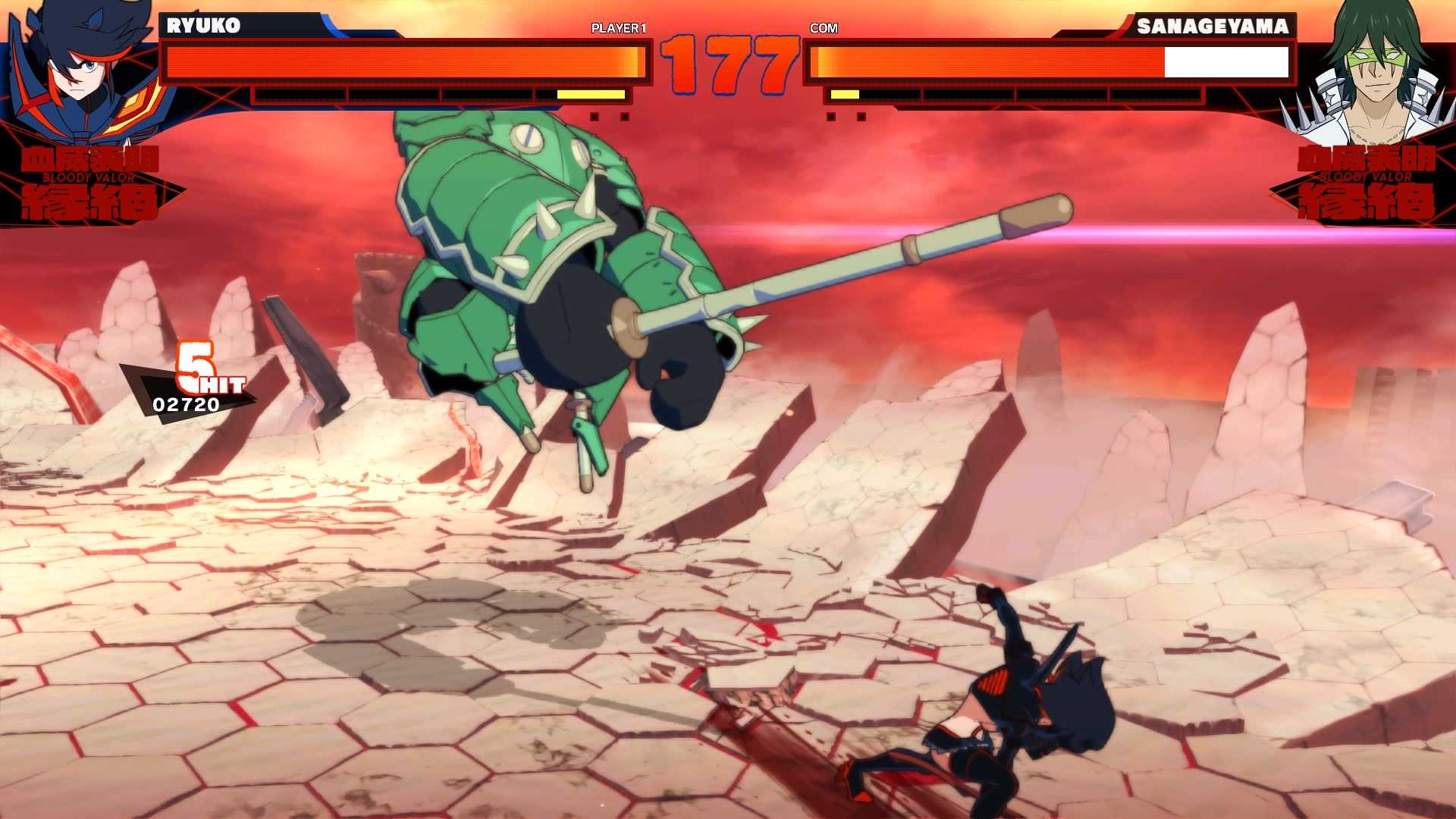Click Ryuko's Bloody Valor emblem
The width and height of the screenshot is (1456, 819).
[89, 182]
